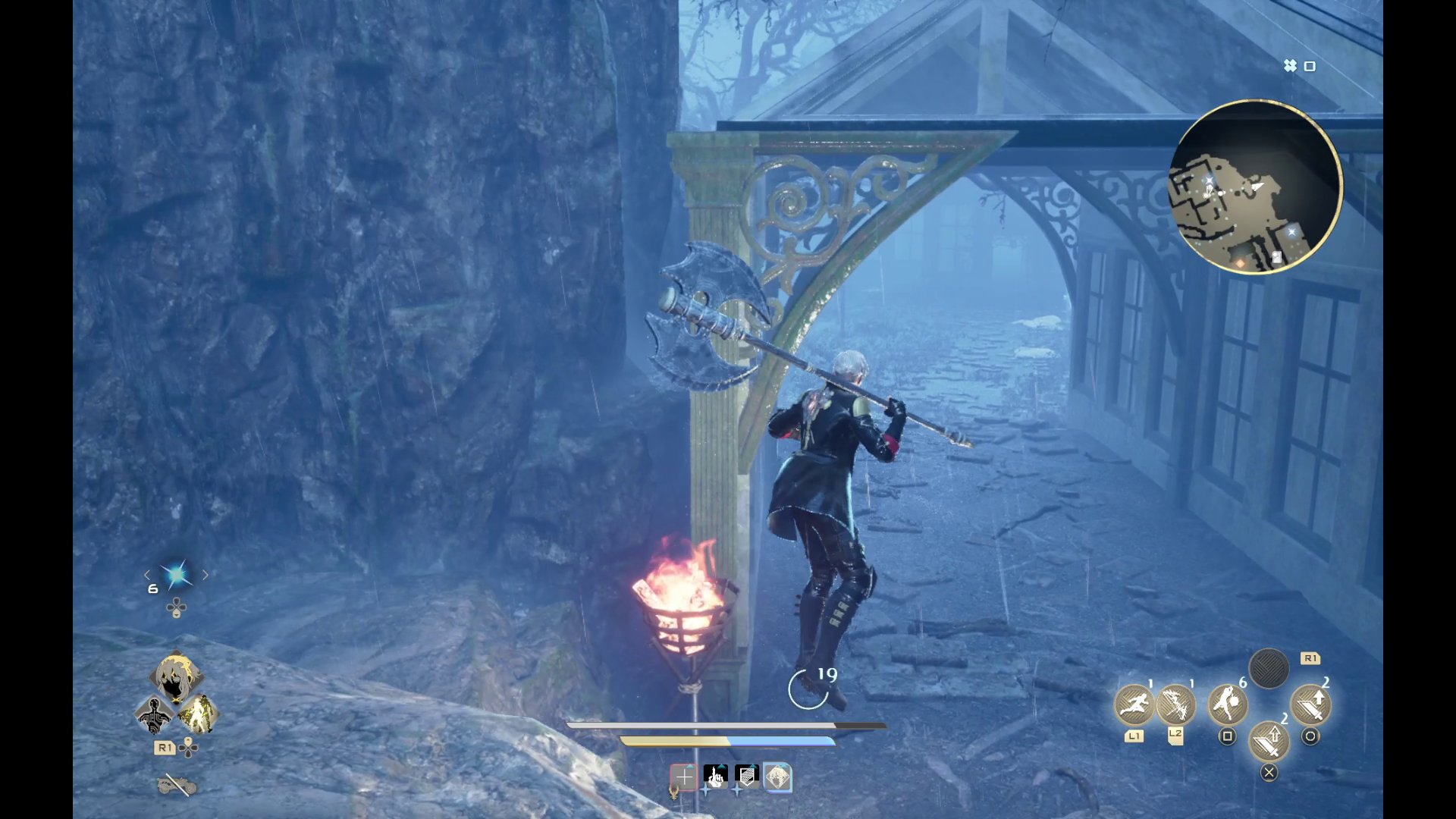Click the empty dark striped skill slot

tap(1268, 669)
